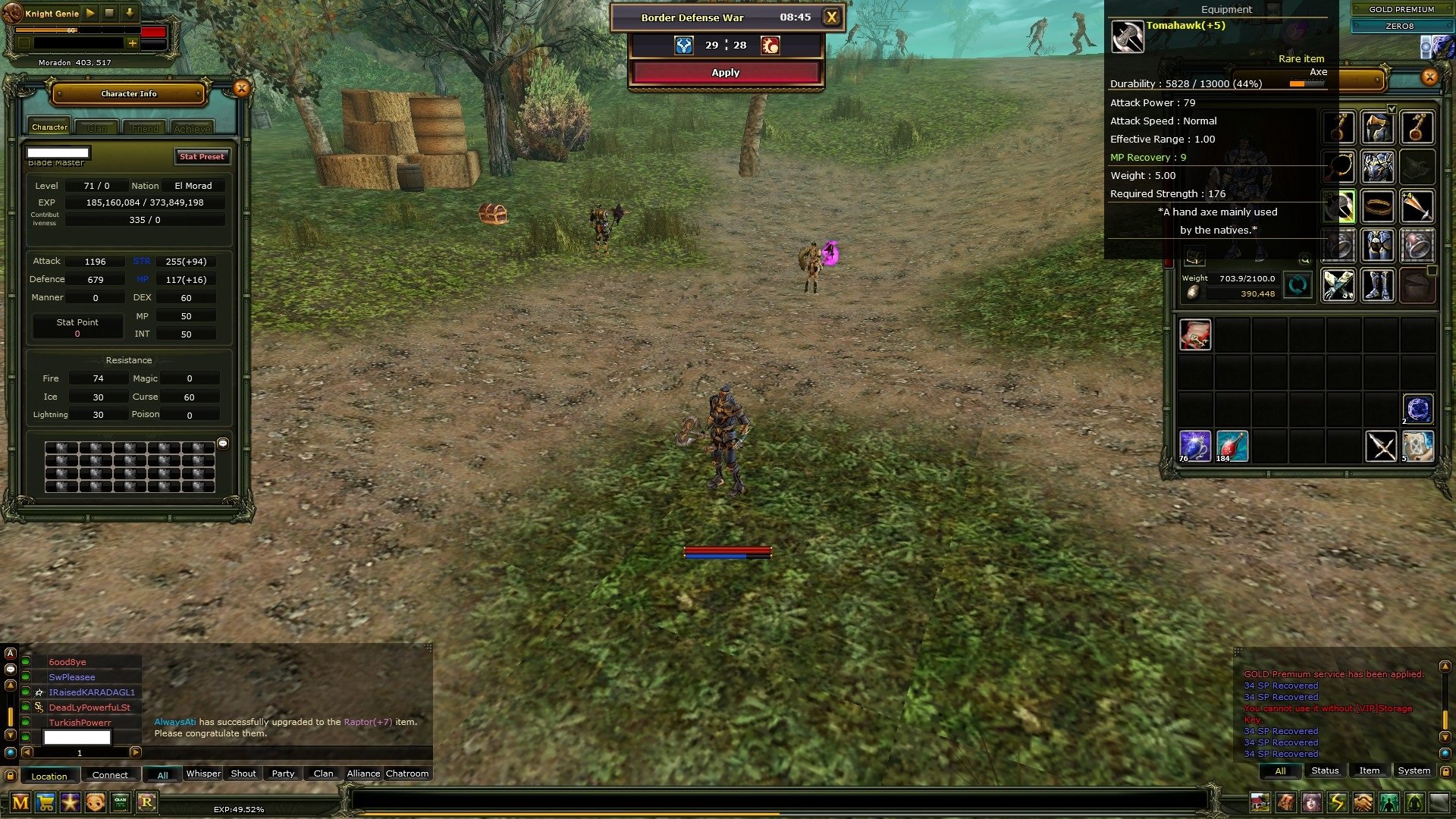
Task: Select the blue mana potion stack of 76
Action: pyautogui.click(x=1194, y=446)
